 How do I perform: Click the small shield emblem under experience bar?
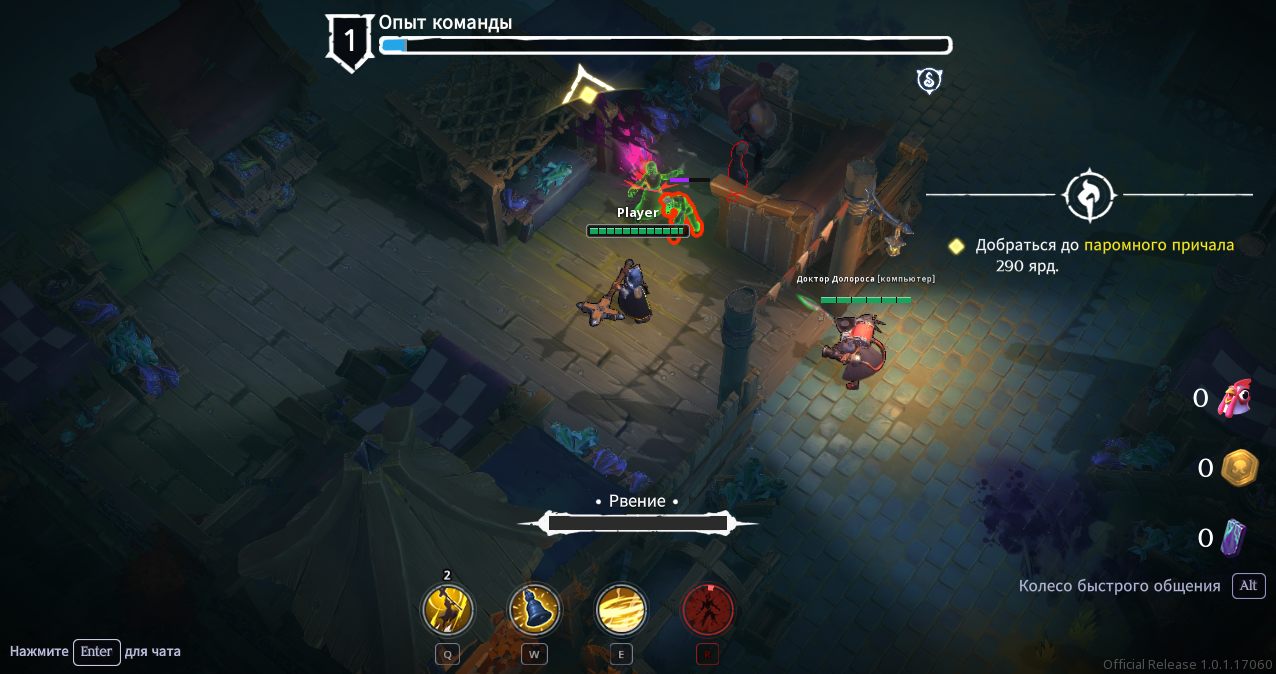(x=929, y=81)
